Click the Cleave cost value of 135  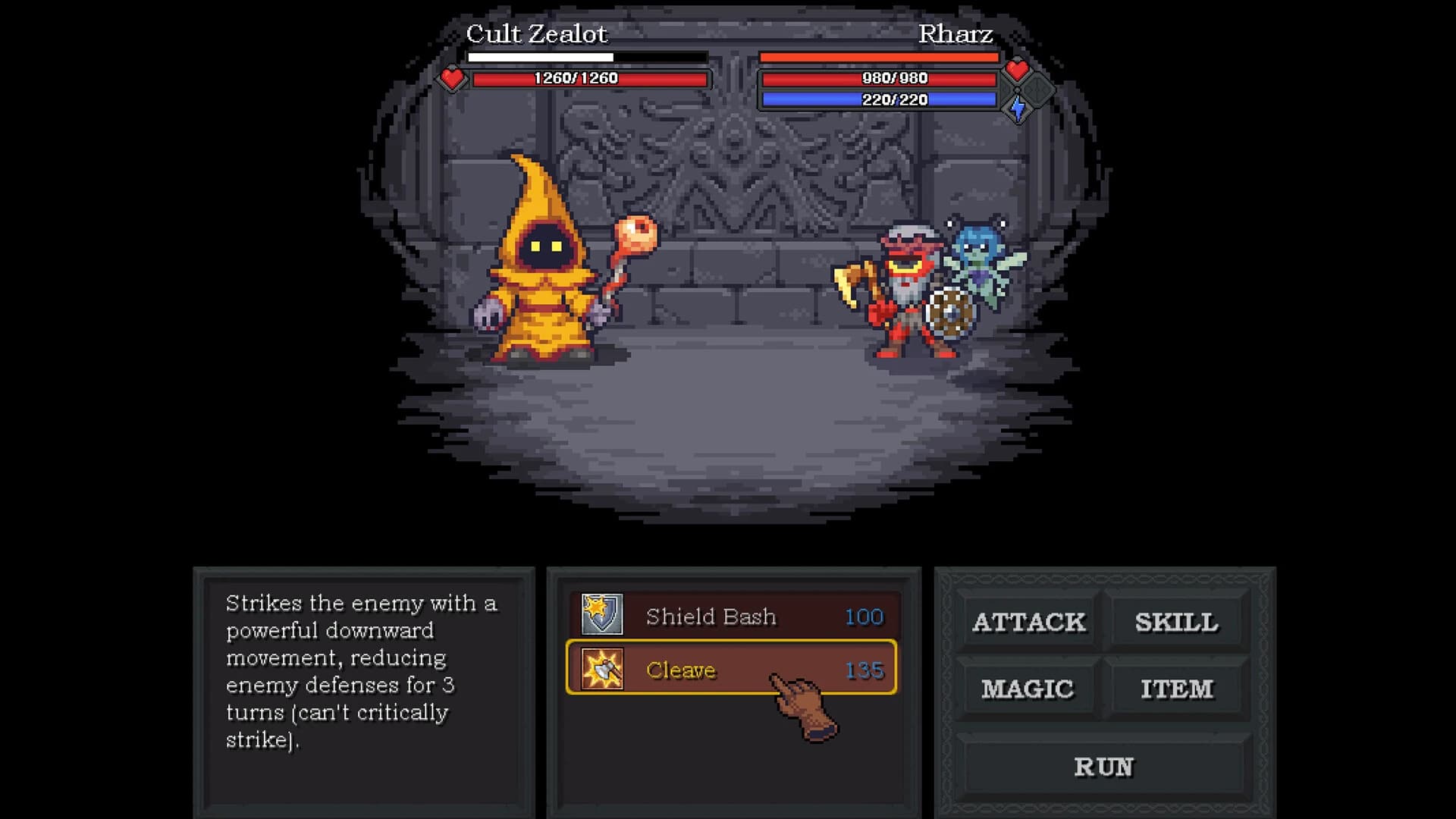point(864,670)
